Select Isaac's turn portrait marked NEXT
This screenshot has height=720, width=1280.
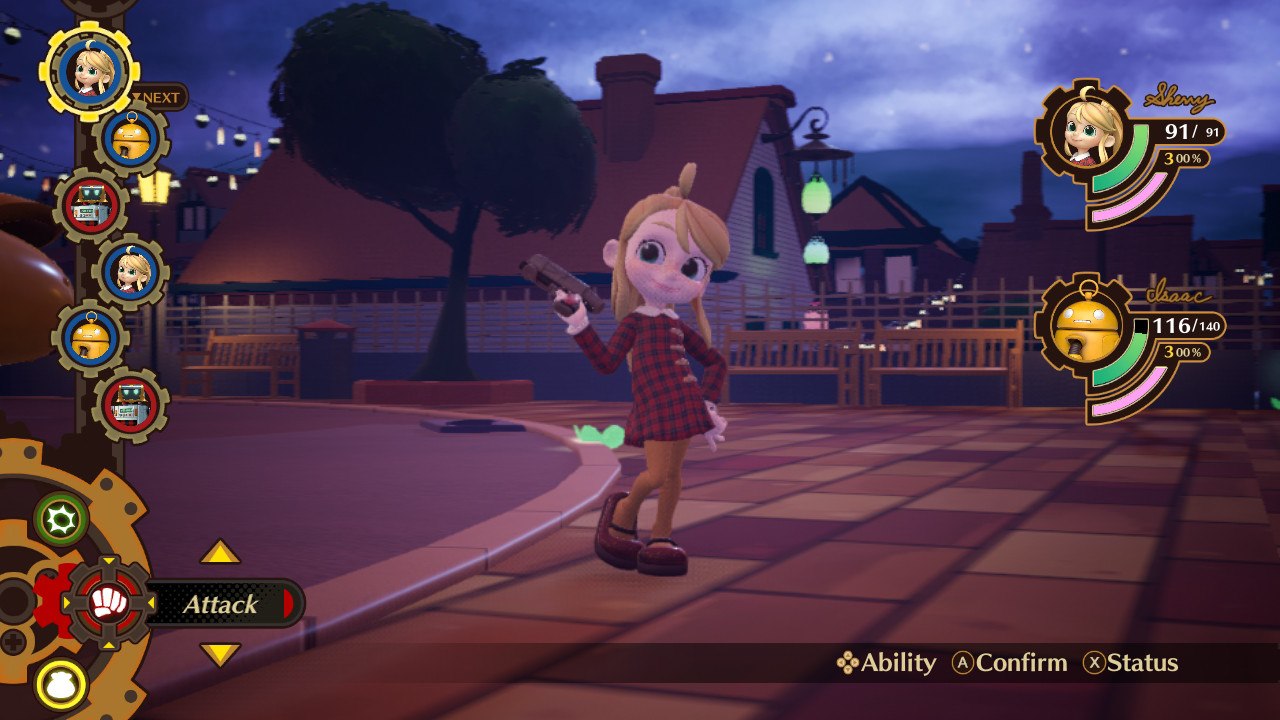tap(132, 137)
